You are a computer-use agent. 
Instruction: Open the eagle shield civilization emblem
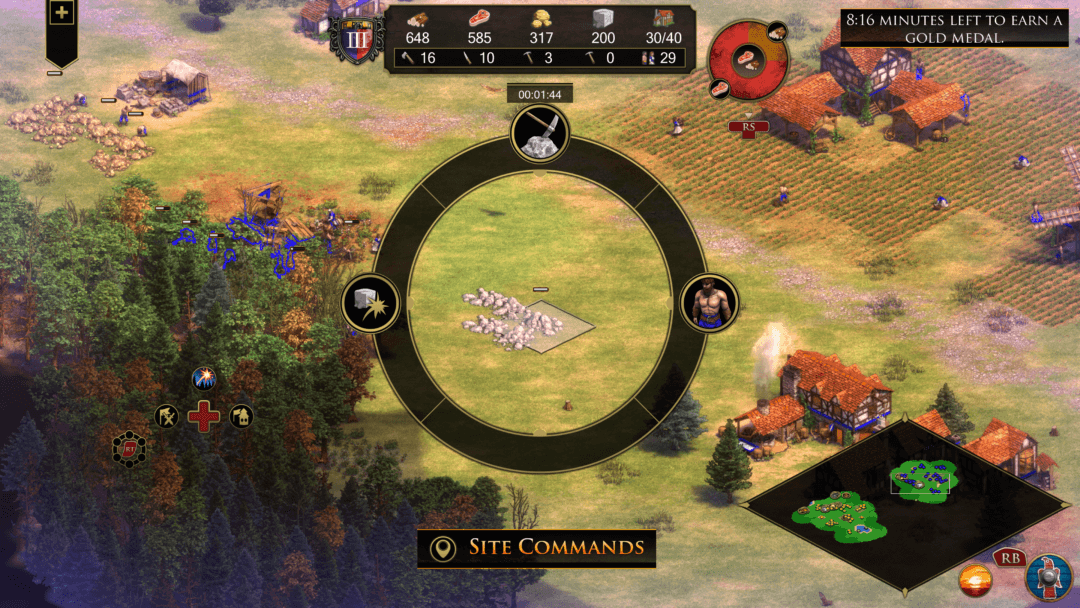click(x=1049, y=578)
